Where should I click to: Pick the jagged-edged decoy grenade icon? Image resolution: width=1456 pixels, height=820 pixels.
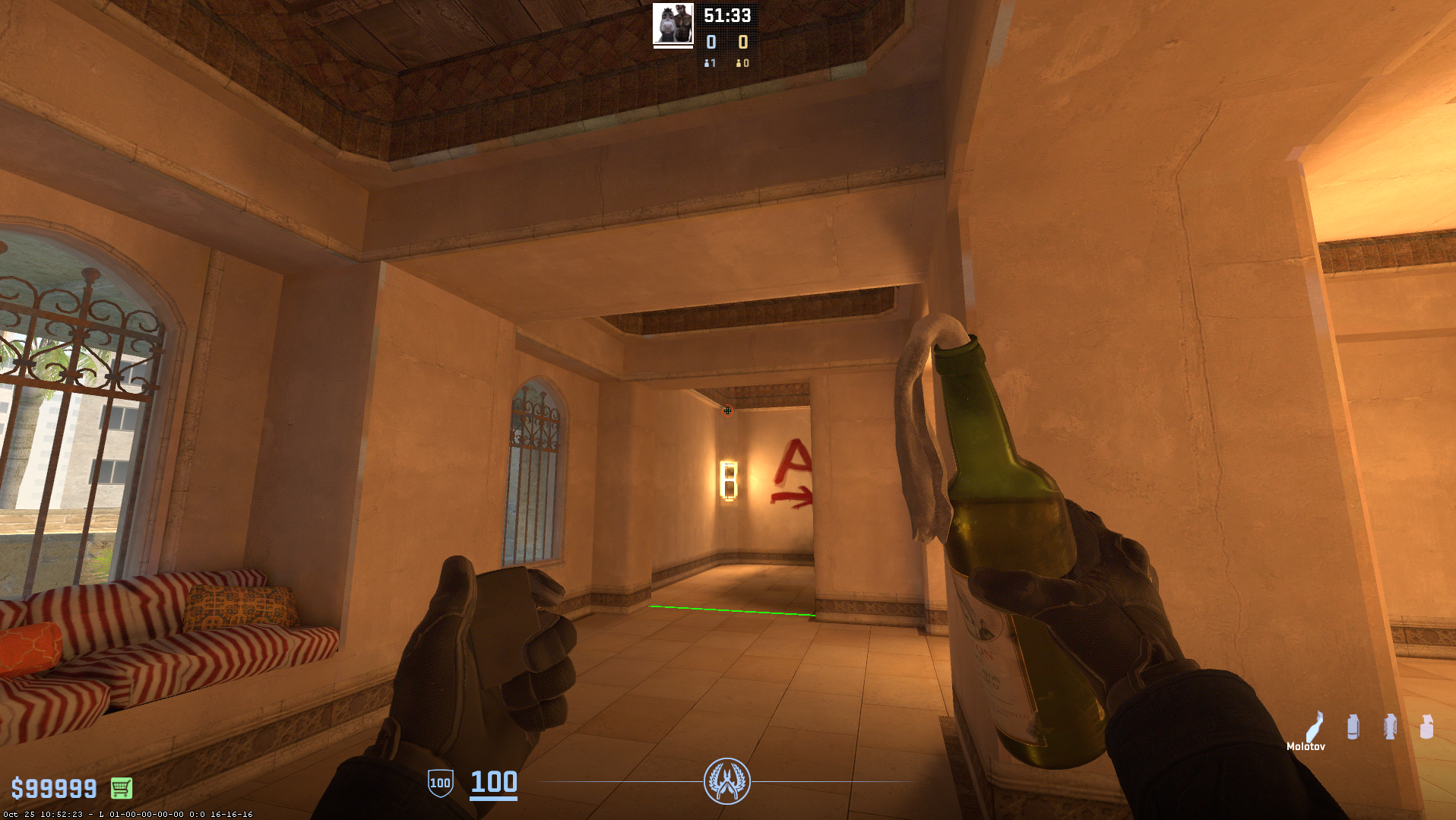pyautogui.click(x=1390, y=727)
